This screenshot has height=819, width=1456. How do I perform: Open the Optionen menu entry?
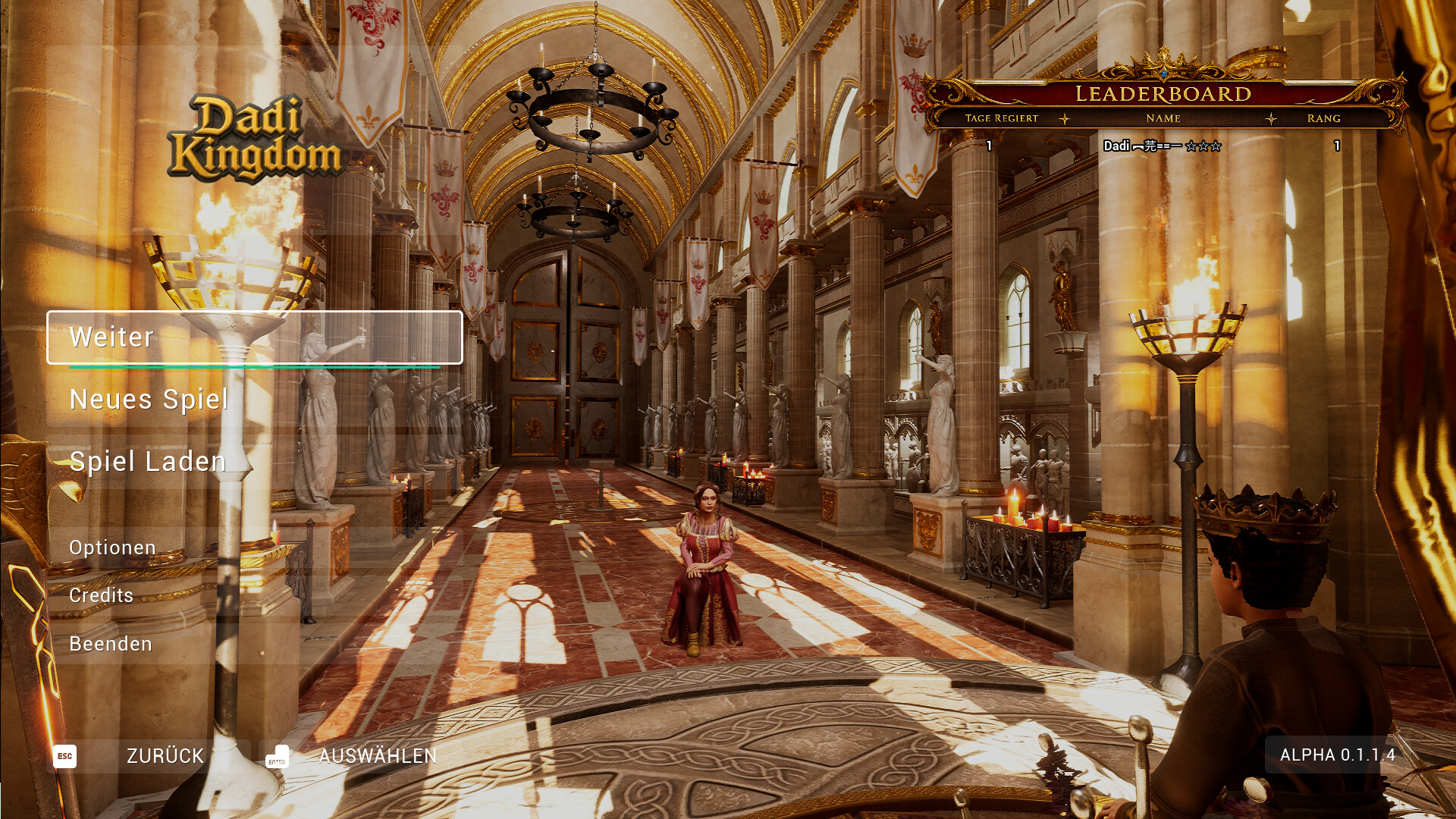(112, 548)
